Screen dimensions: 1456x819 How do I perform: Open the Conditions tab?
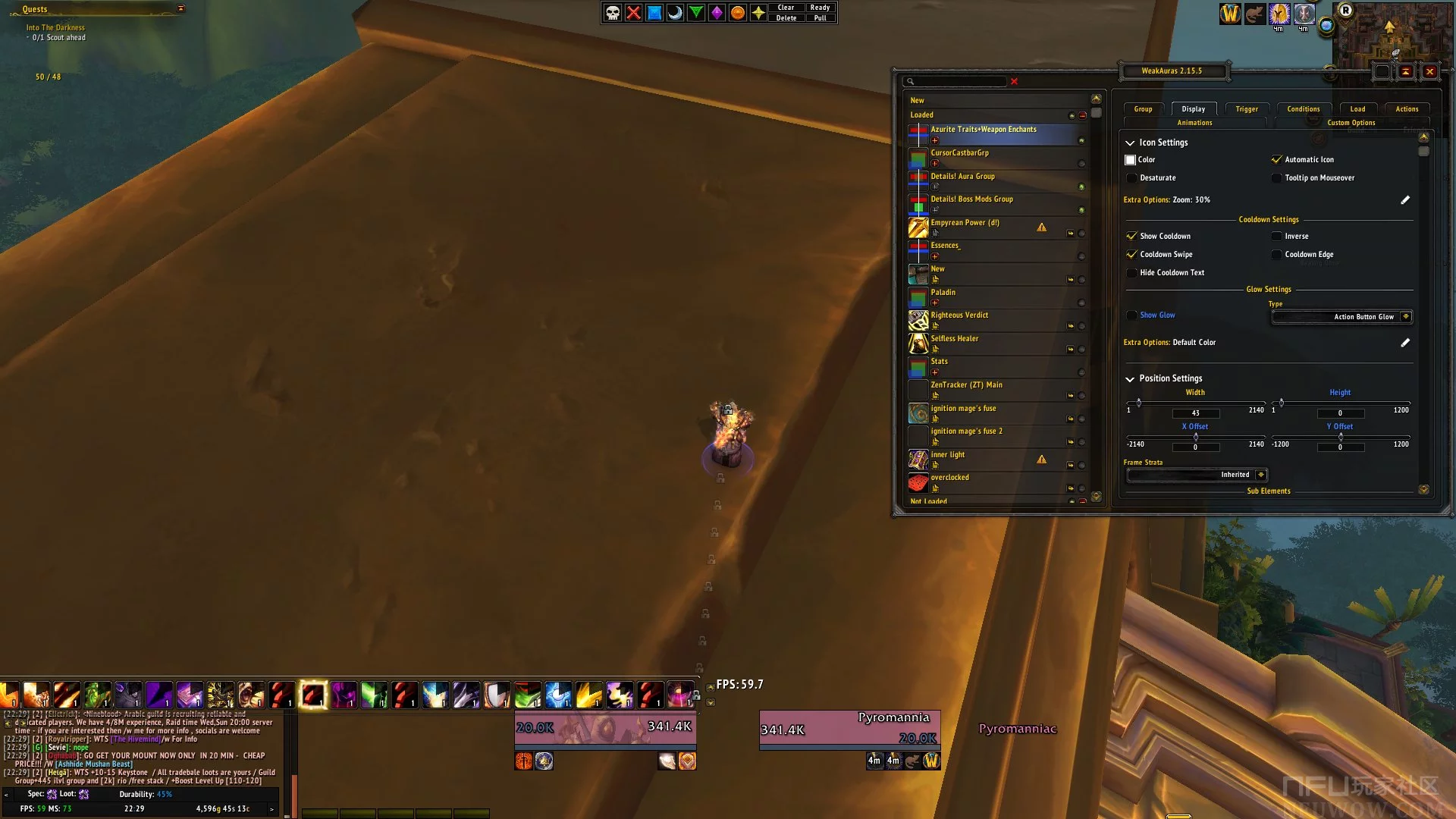point(1303,109)
